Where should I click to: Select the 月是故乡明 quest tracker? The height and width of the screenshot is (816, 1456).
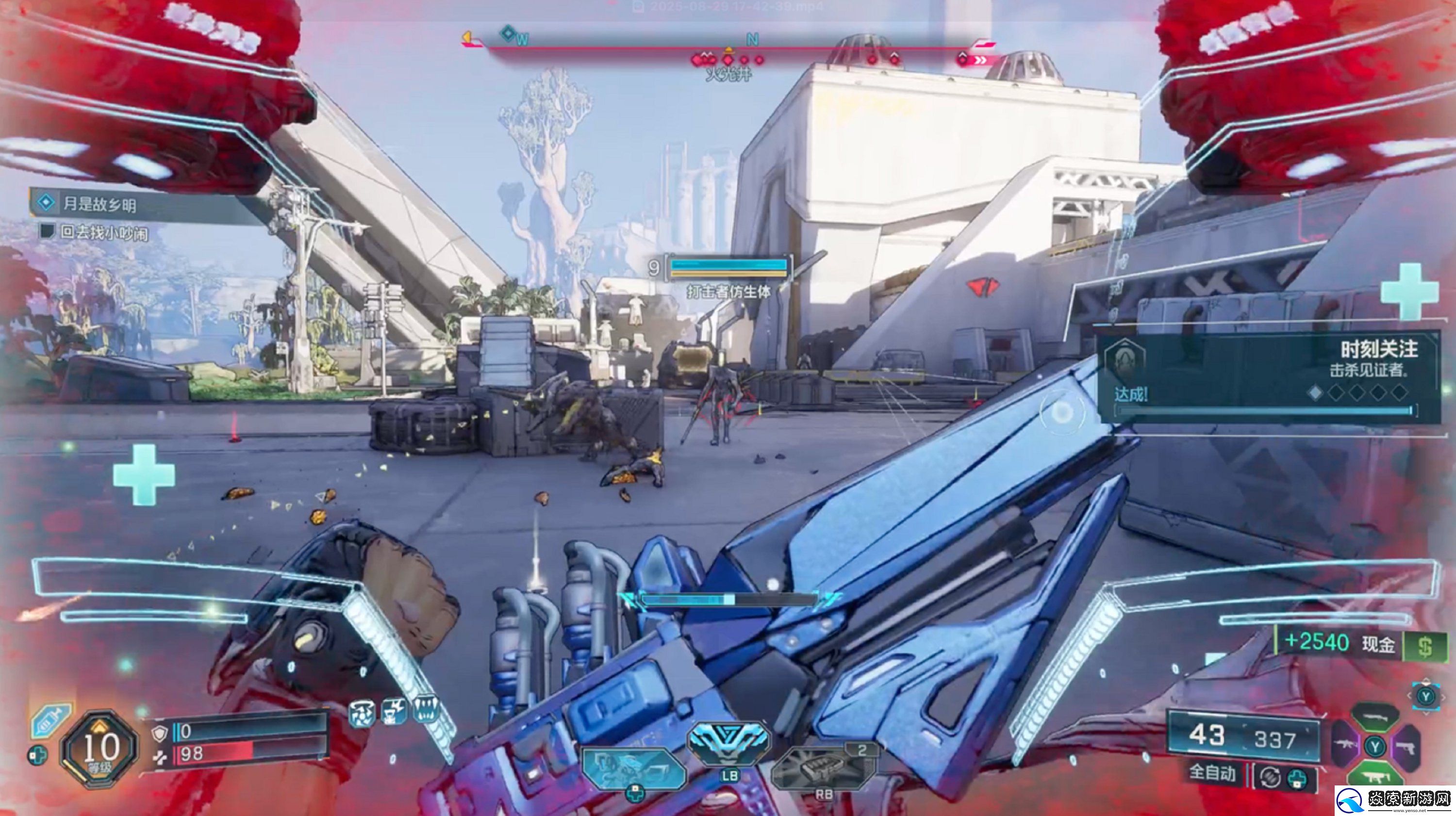click(99, 203)
